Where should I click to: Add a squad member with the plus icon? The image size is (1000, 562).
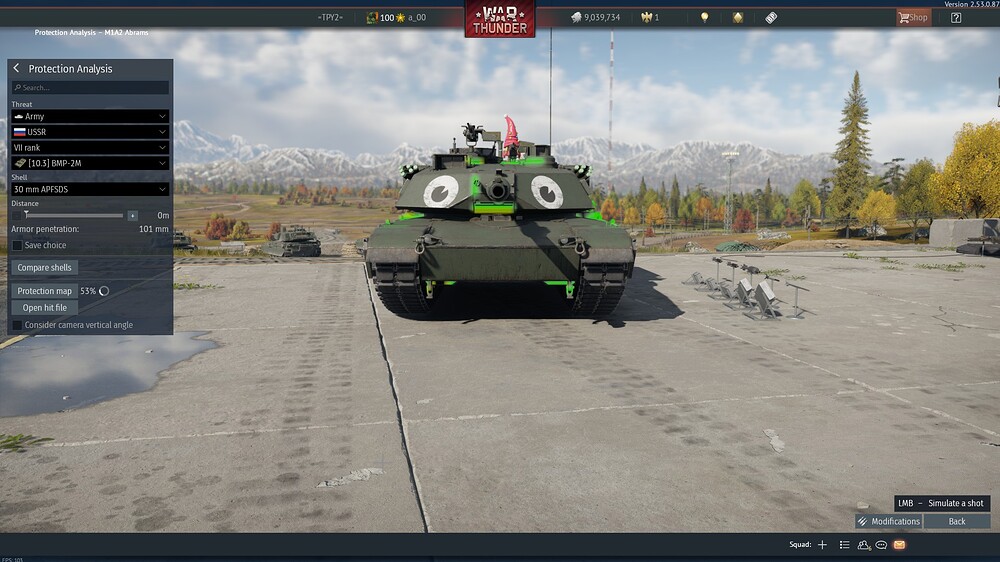click(x=822, y=545)
